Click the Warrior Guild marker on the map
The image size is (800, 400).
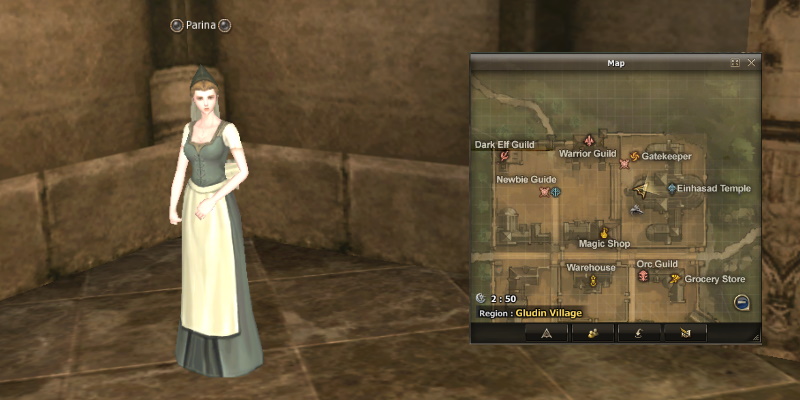590,141
